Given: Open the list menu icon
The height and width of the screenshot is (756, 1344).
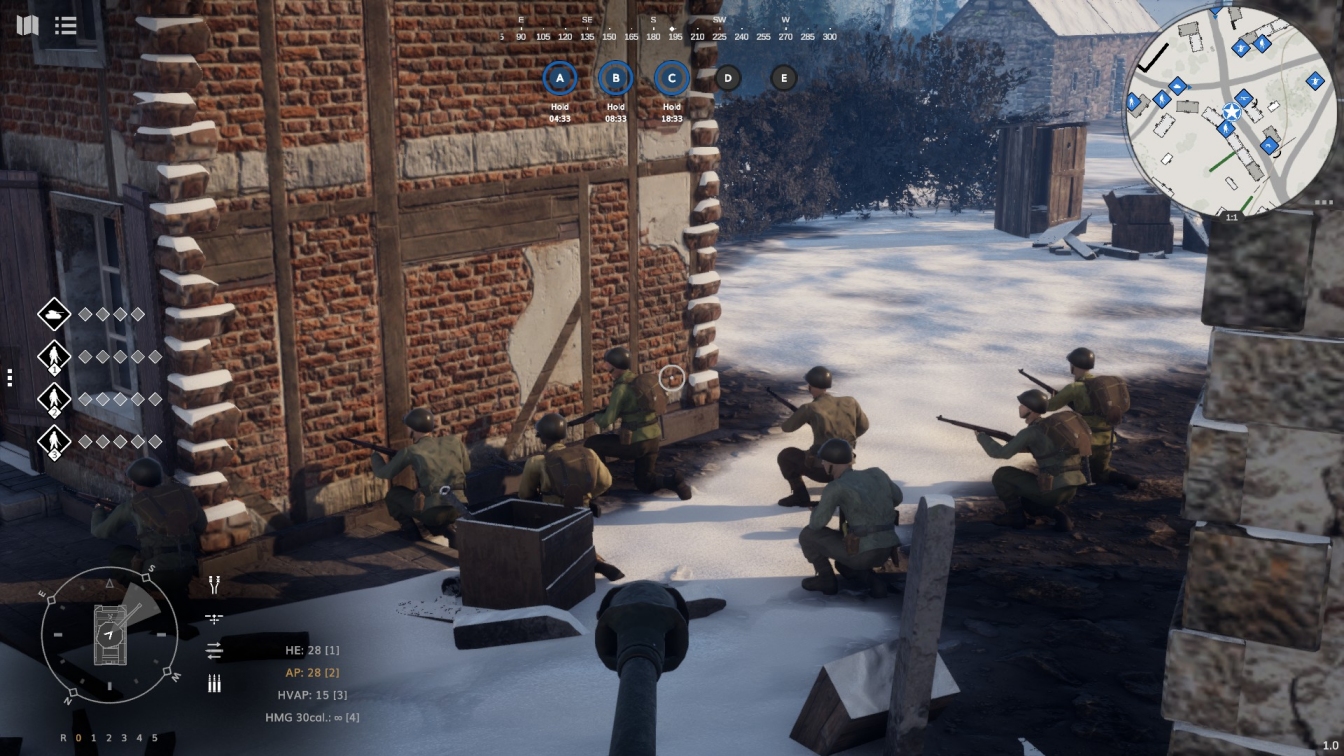Looking at the screenshot, I should (x=66, y=25).
